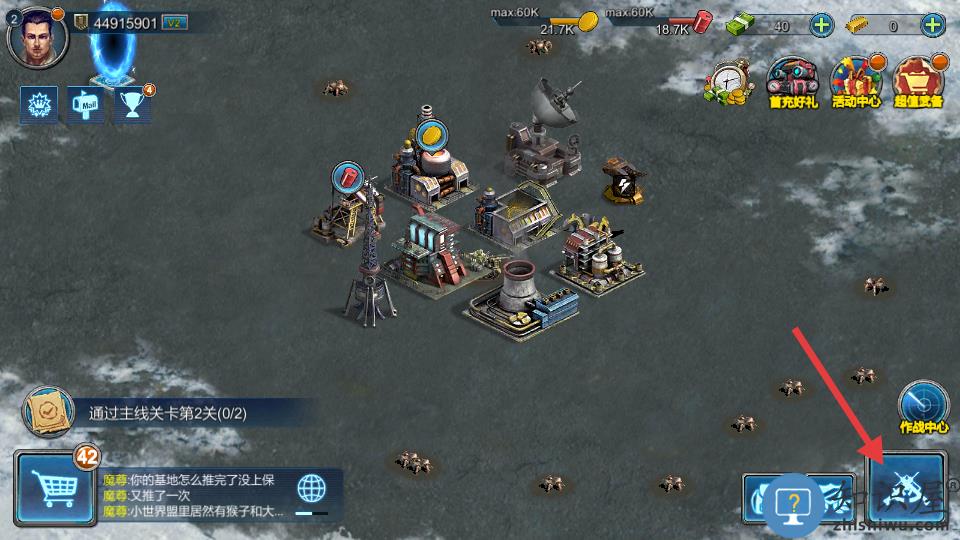View the trophy achievements icon
Image resolution: width=960 pixels, height=540 pixels.
131,104
